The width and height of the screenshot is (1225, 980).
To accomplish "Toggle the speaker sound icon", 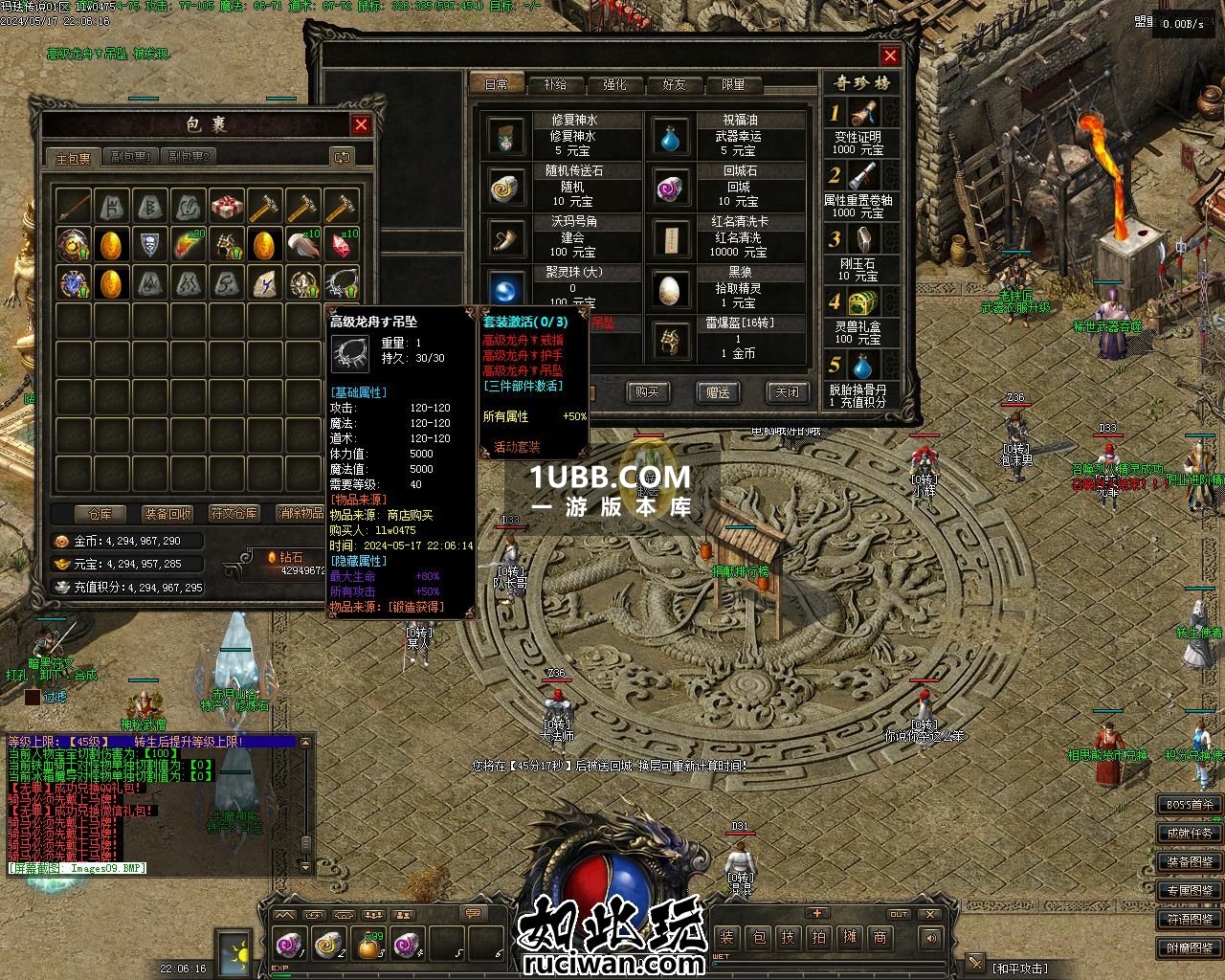I will (x=929, y=938).
